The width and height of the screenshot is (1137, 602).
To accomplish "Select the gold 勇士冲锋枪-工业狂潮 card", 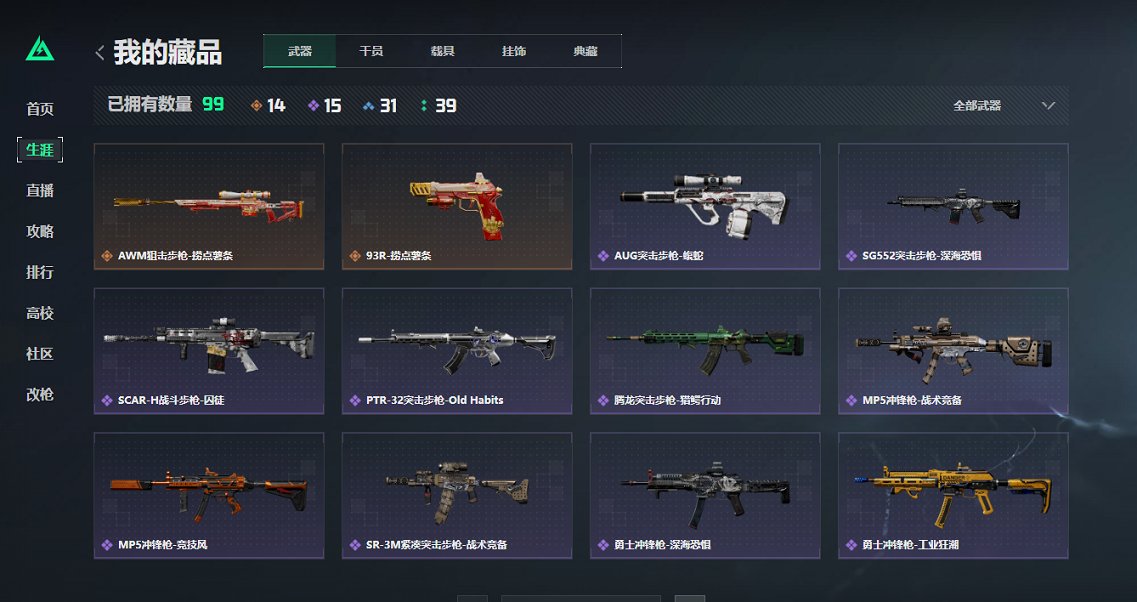I will tap(952, 495).
